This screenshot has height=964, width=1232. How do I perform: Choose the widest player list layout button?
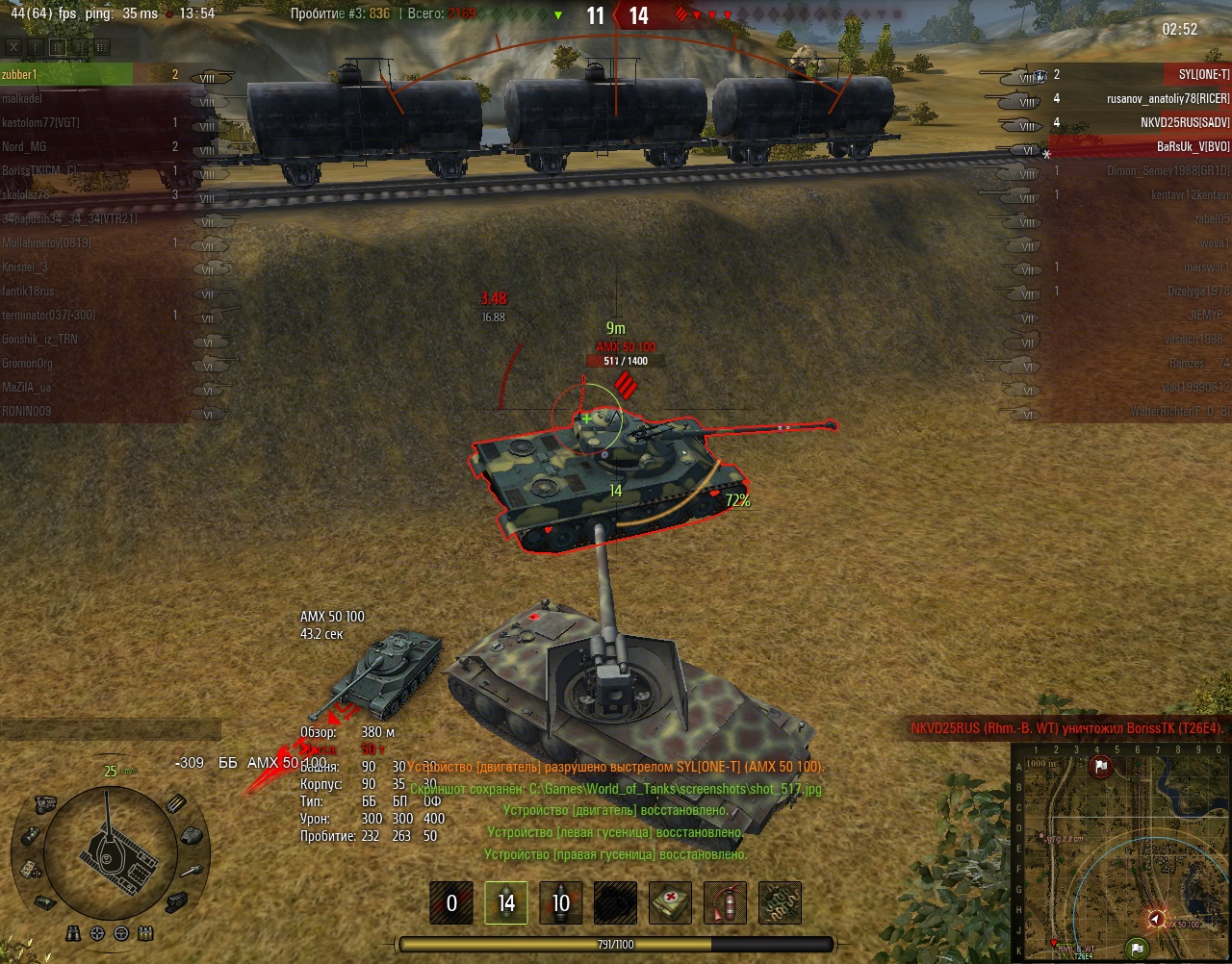(x=102, y=46)
